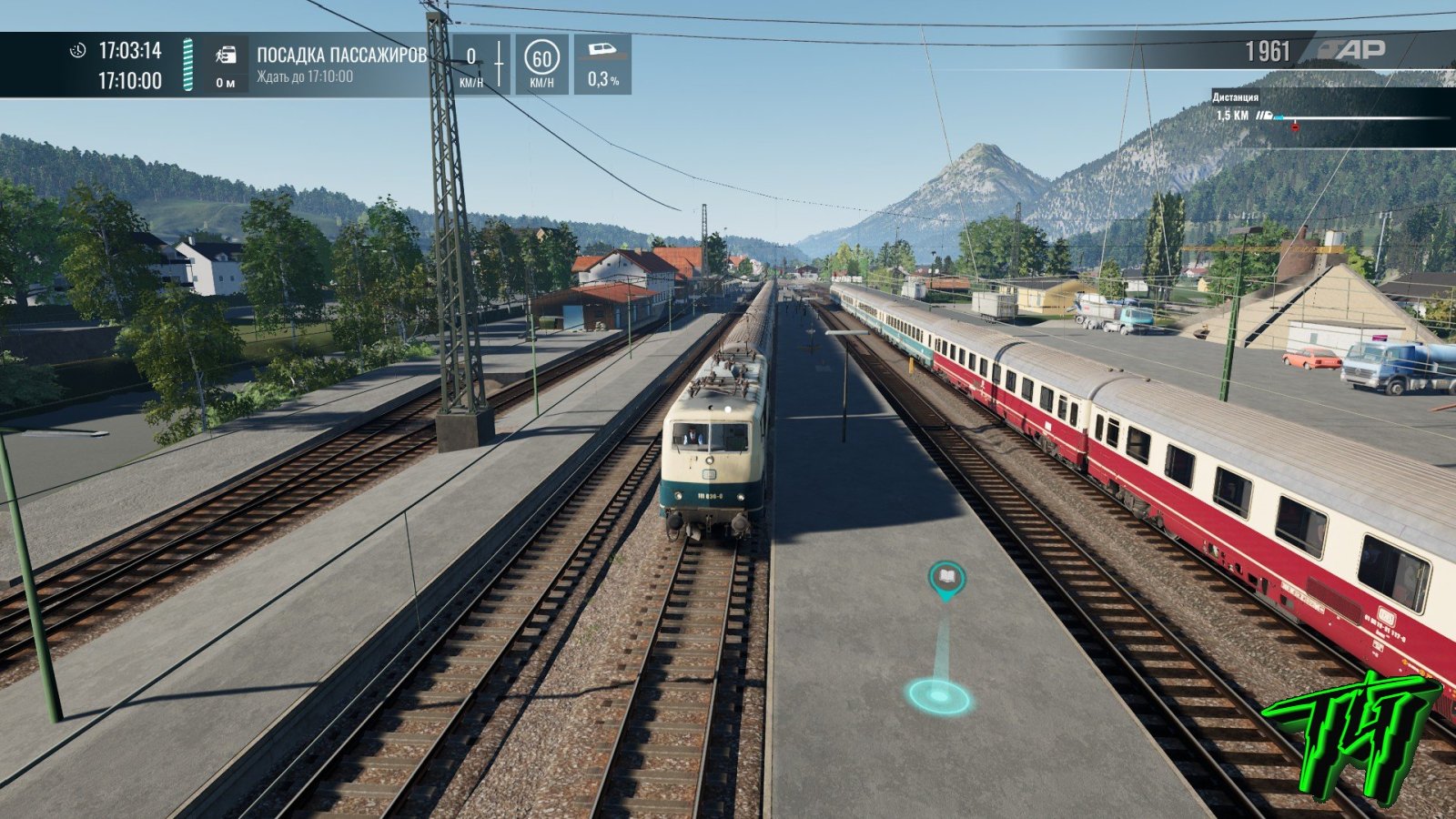Click the passenger loading door icon

pos(225,56)
